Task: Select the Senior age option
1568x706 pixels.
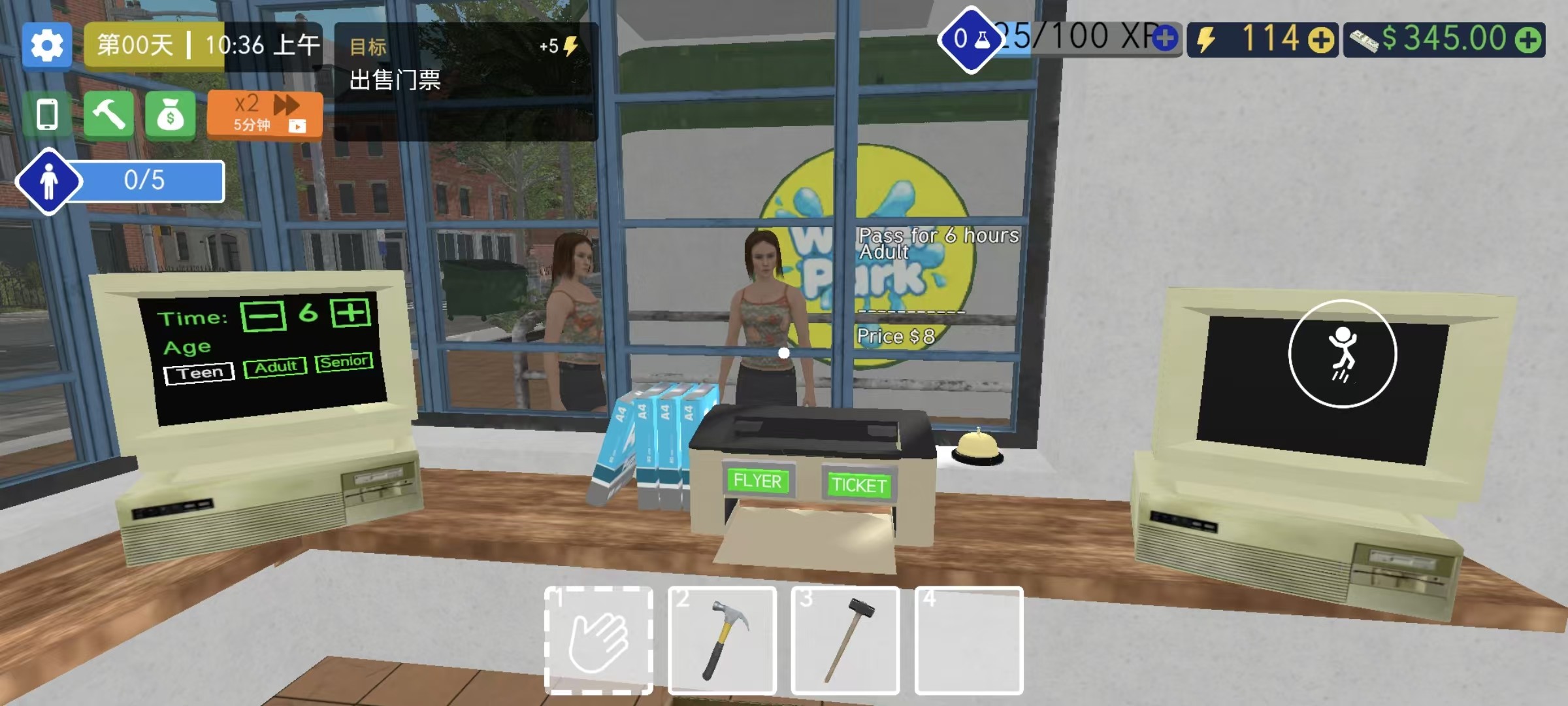Action: pos(344,361)
